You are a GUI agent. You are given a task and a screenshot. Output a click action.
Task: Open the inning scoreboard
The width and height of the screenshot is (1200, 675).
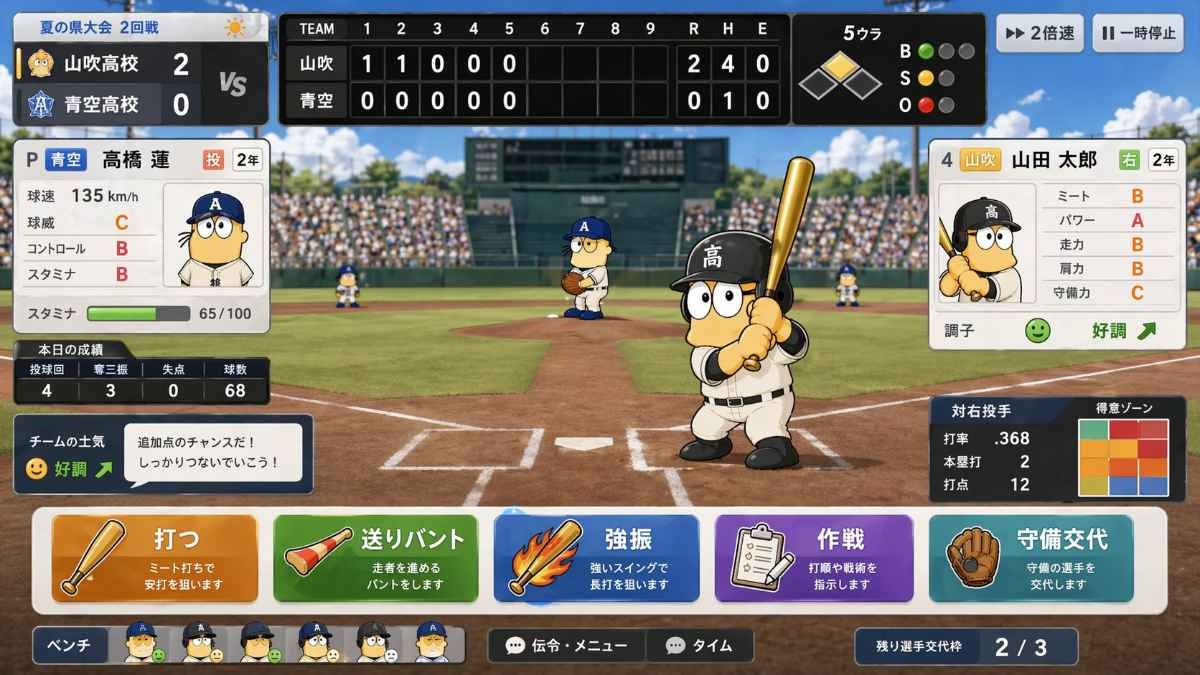(534, 68)
